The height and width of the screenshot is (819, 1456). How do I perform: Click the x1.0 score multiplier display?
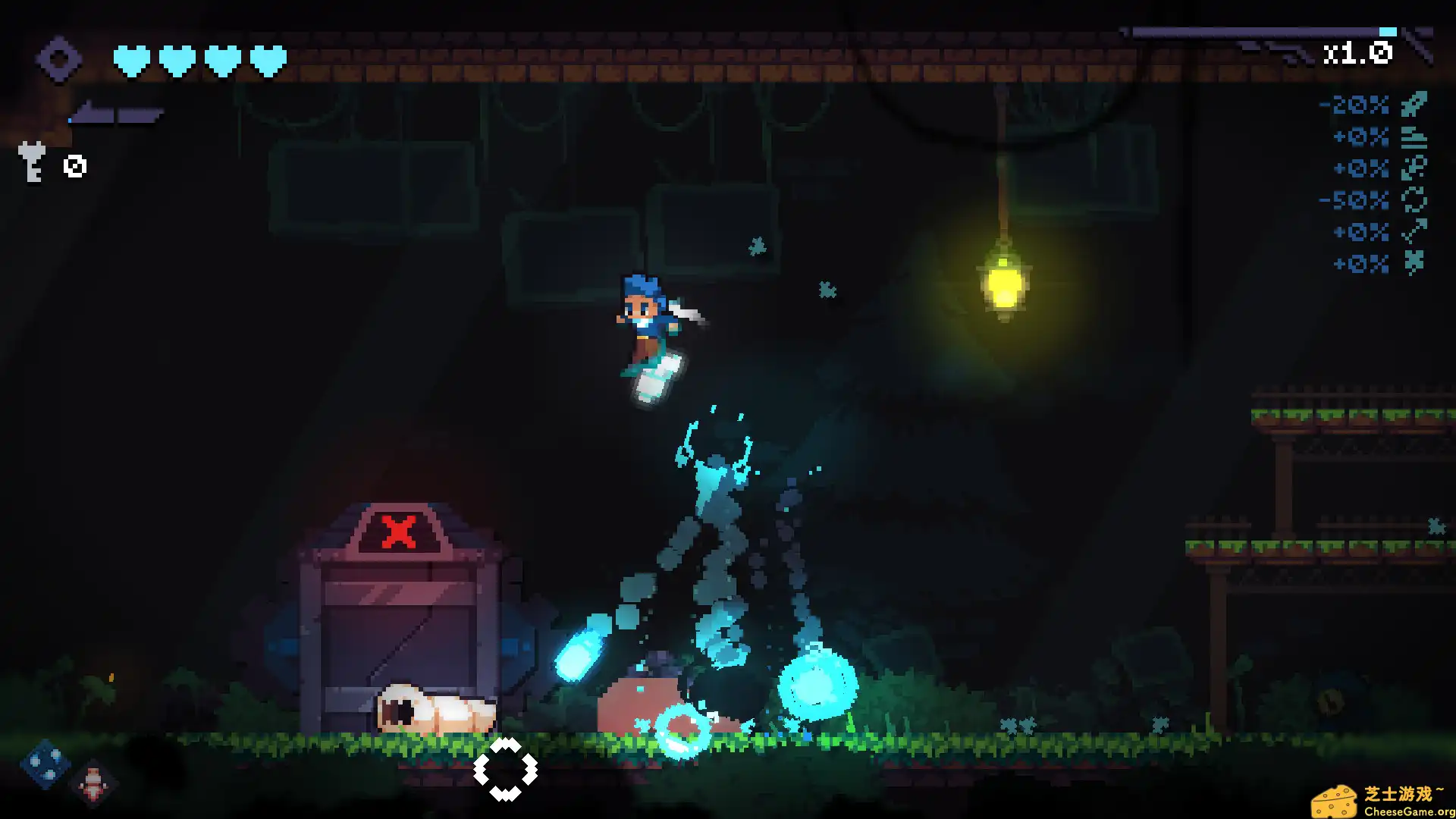coord(1355,53)
